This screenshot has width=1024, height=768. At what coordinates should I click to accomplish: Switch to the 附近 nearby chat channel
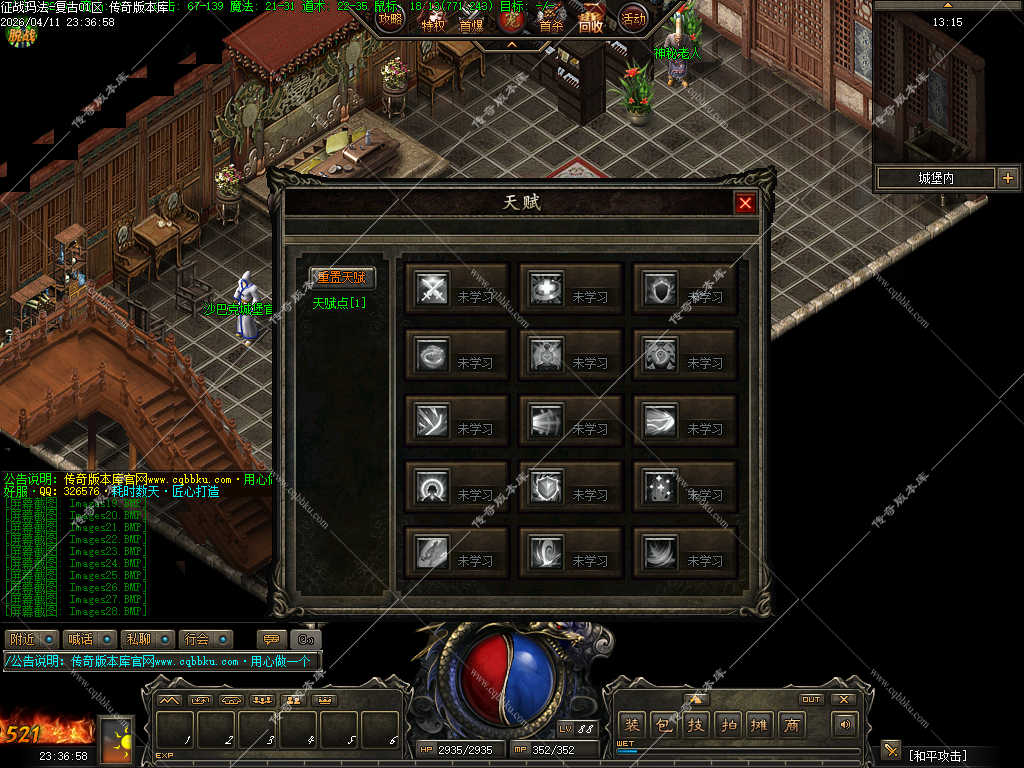click(29, 638)
